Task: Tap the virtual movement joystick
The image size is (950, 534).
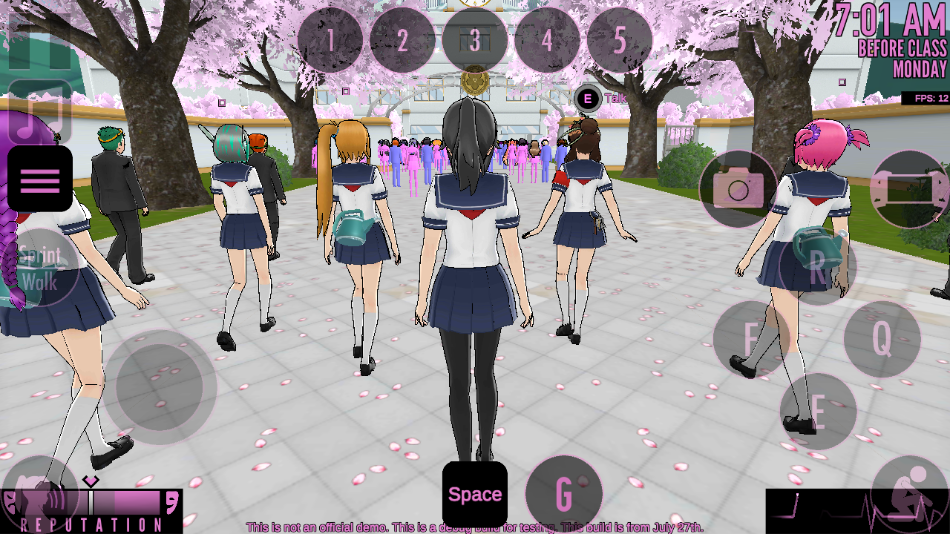Action: [x=160, y=387]
